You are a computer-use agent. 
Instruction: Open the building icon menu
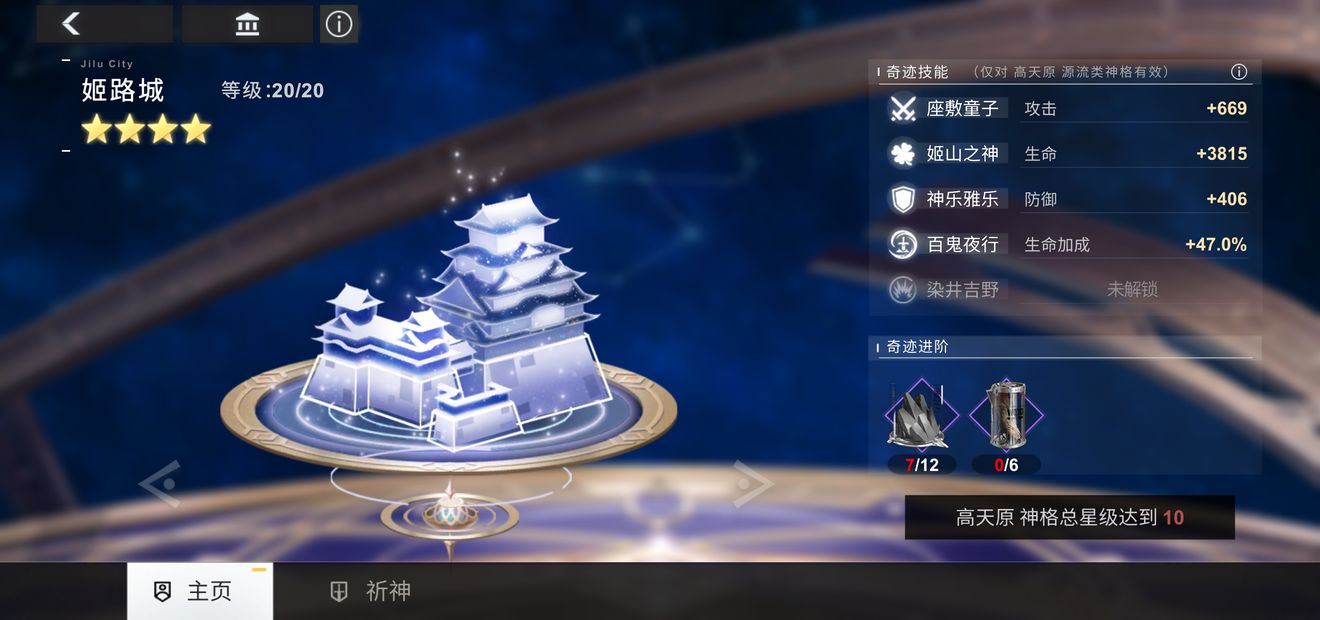[247, 24]
